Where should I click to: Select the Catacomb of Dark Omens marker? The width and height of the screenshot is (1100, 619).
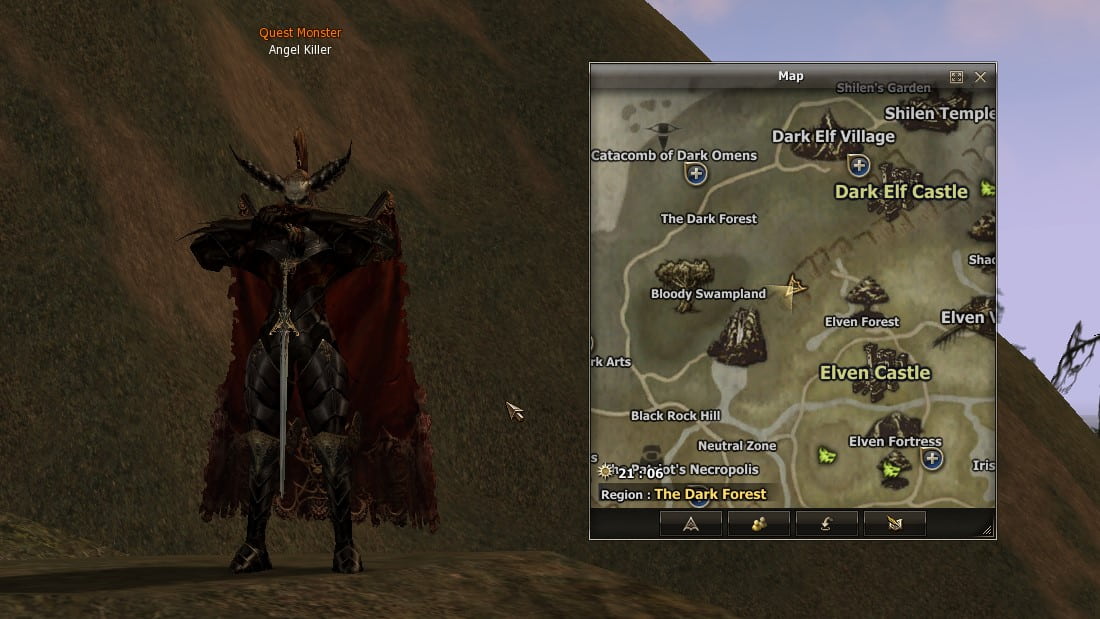pyautogui.click(x=696, y=174)
